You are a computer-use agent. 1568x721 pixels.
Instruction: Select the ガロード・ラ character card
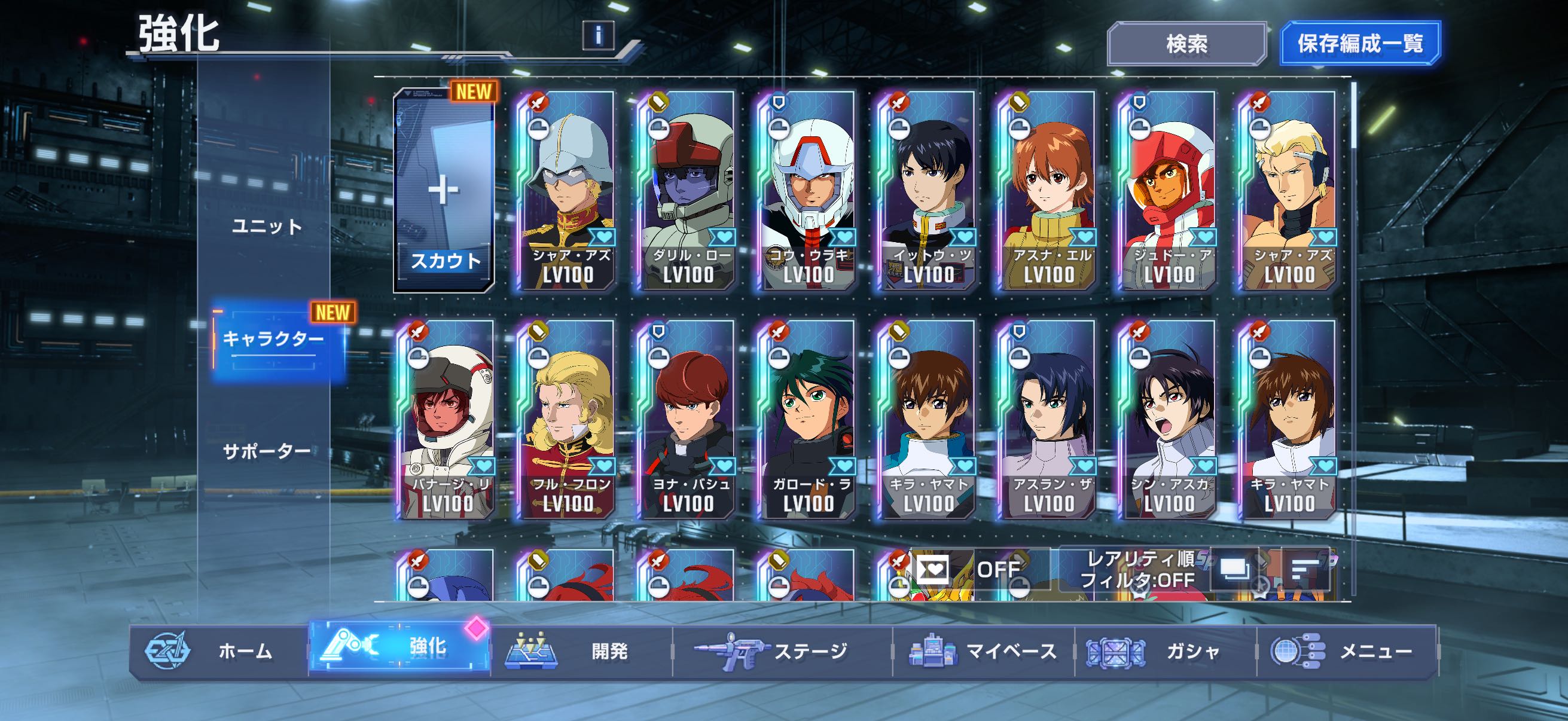807,420
